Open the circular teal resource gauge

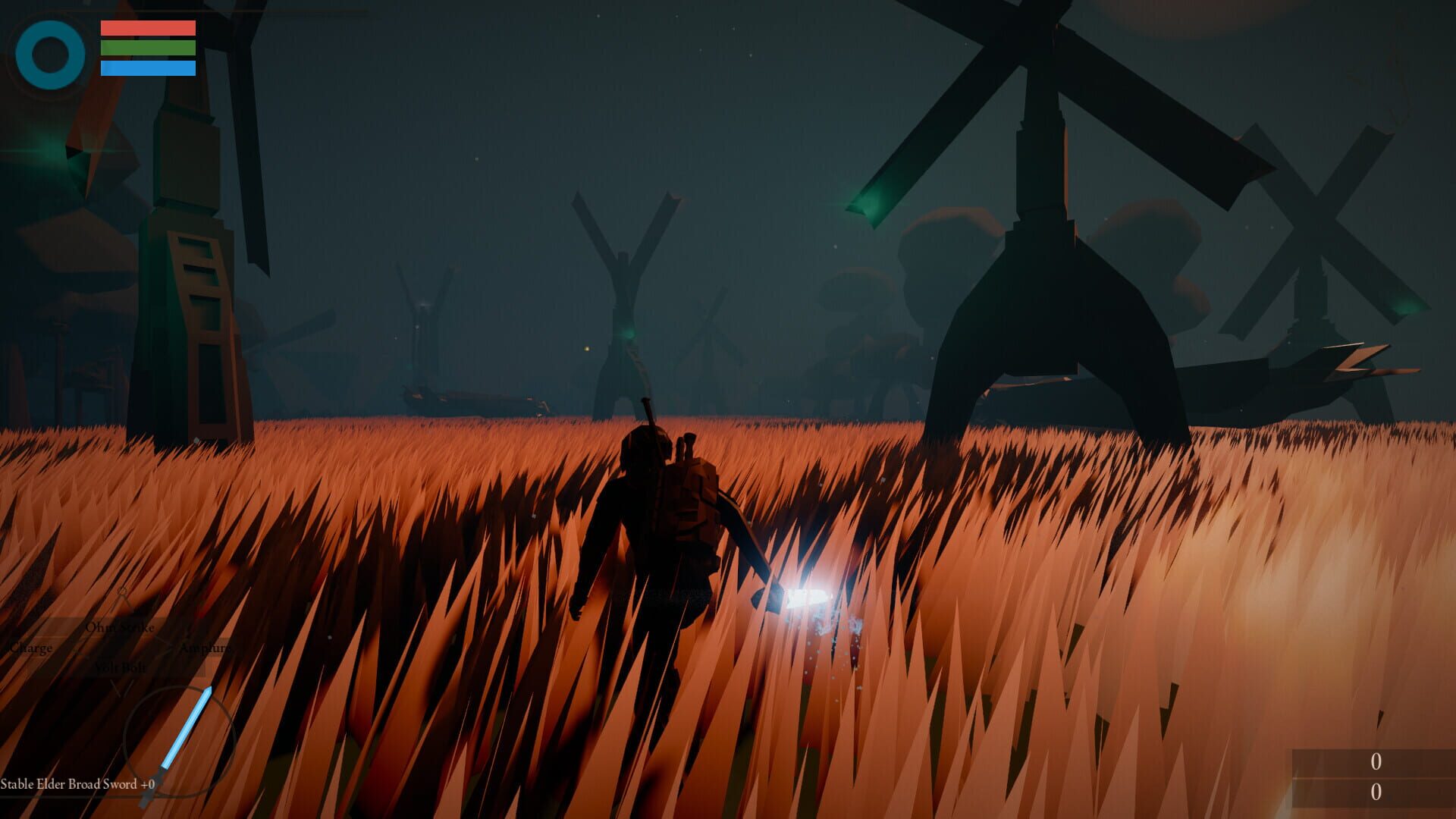pyautogui.click(x=50, y=55)
